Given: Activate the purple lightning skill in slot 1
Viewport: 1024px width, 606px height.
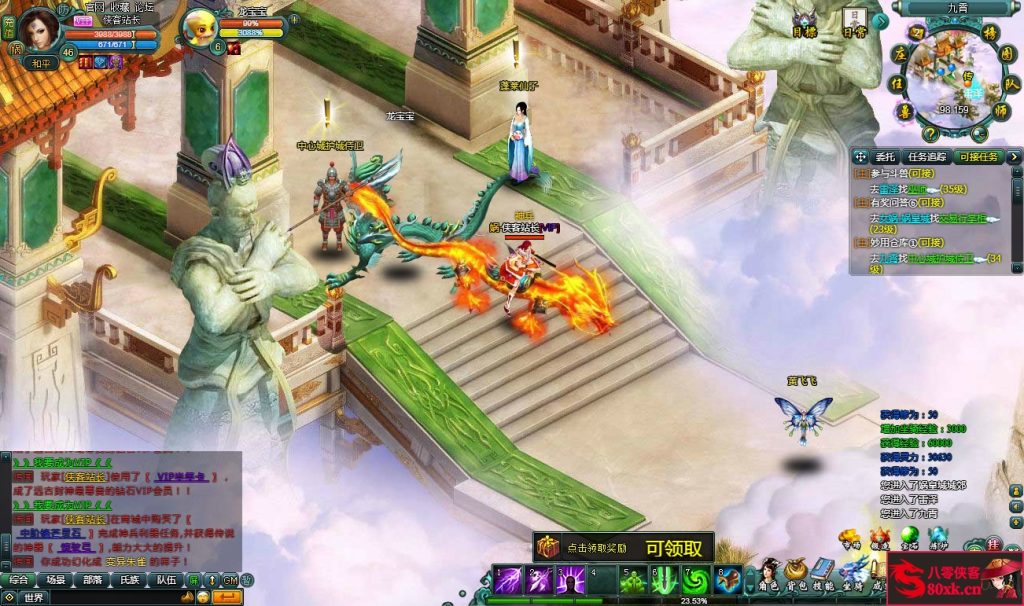Looking at the screenshot, I should click(x=508, y=579).
